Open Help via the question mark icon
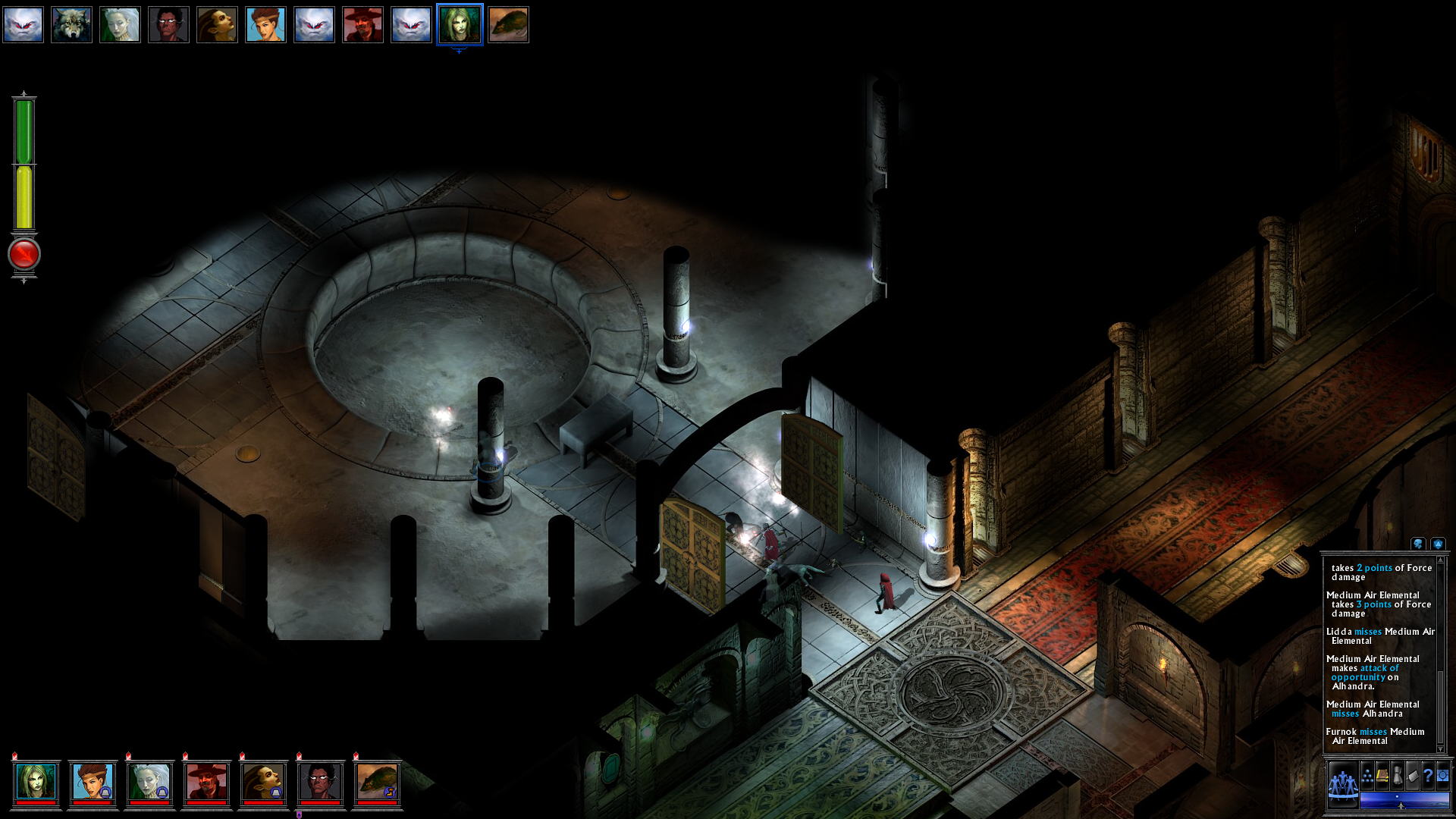Screen dimensions: 1456x819 click(1428, 775)
